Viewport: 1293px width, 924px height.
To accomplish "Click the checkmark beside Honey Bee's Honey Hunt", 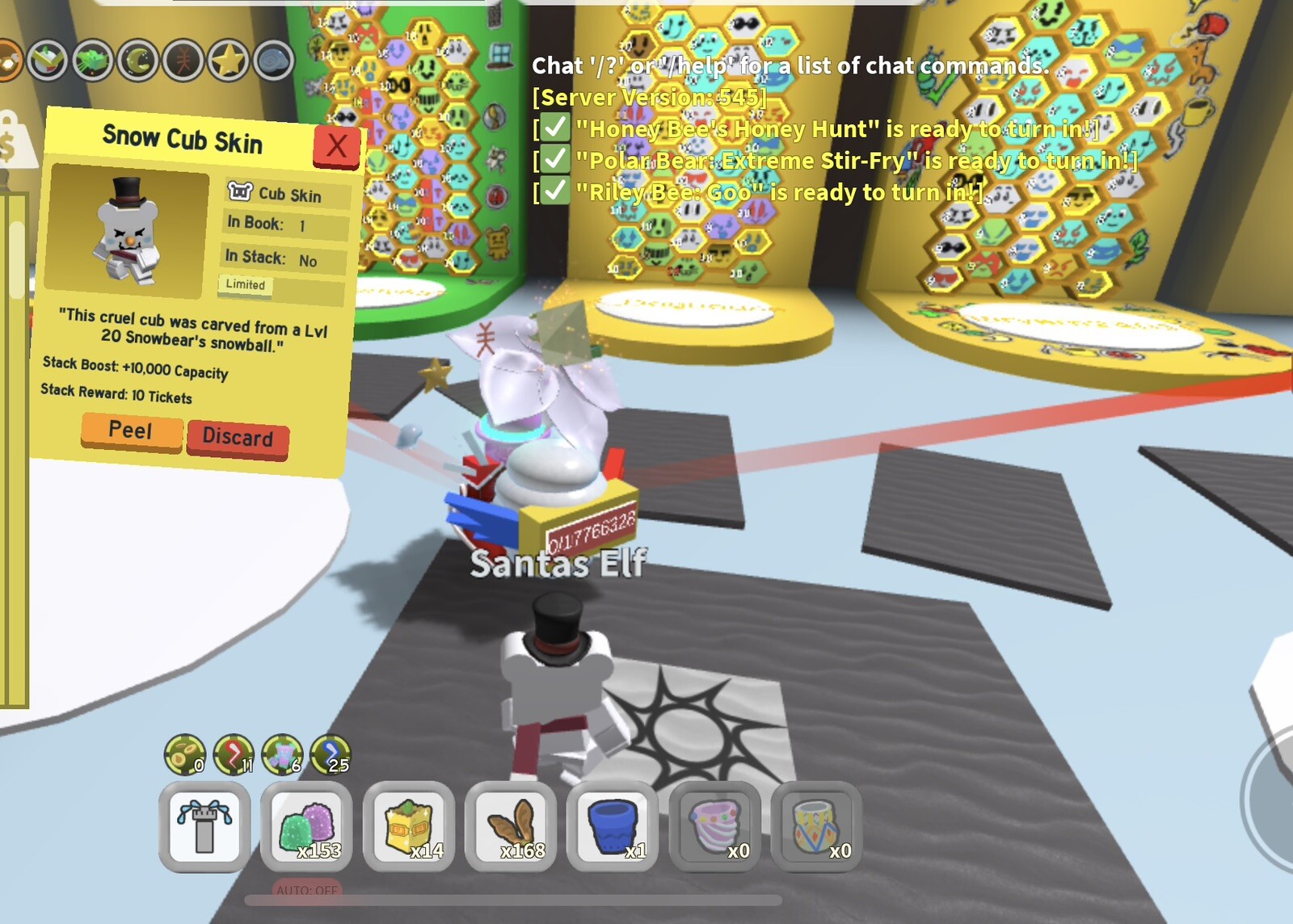I will [x=554, y=128].
